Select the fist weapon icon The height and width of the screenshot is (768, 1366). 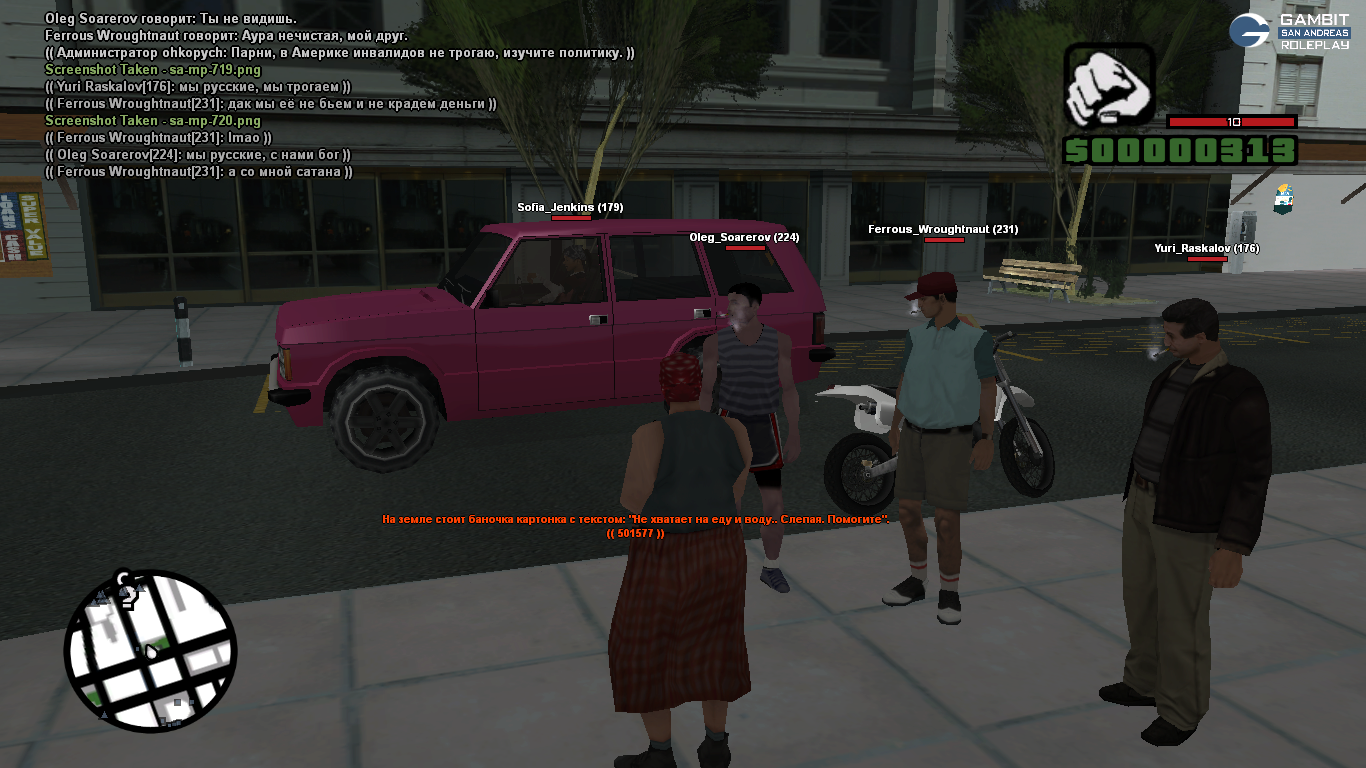pyautogui.click(x=1108, y=88)
